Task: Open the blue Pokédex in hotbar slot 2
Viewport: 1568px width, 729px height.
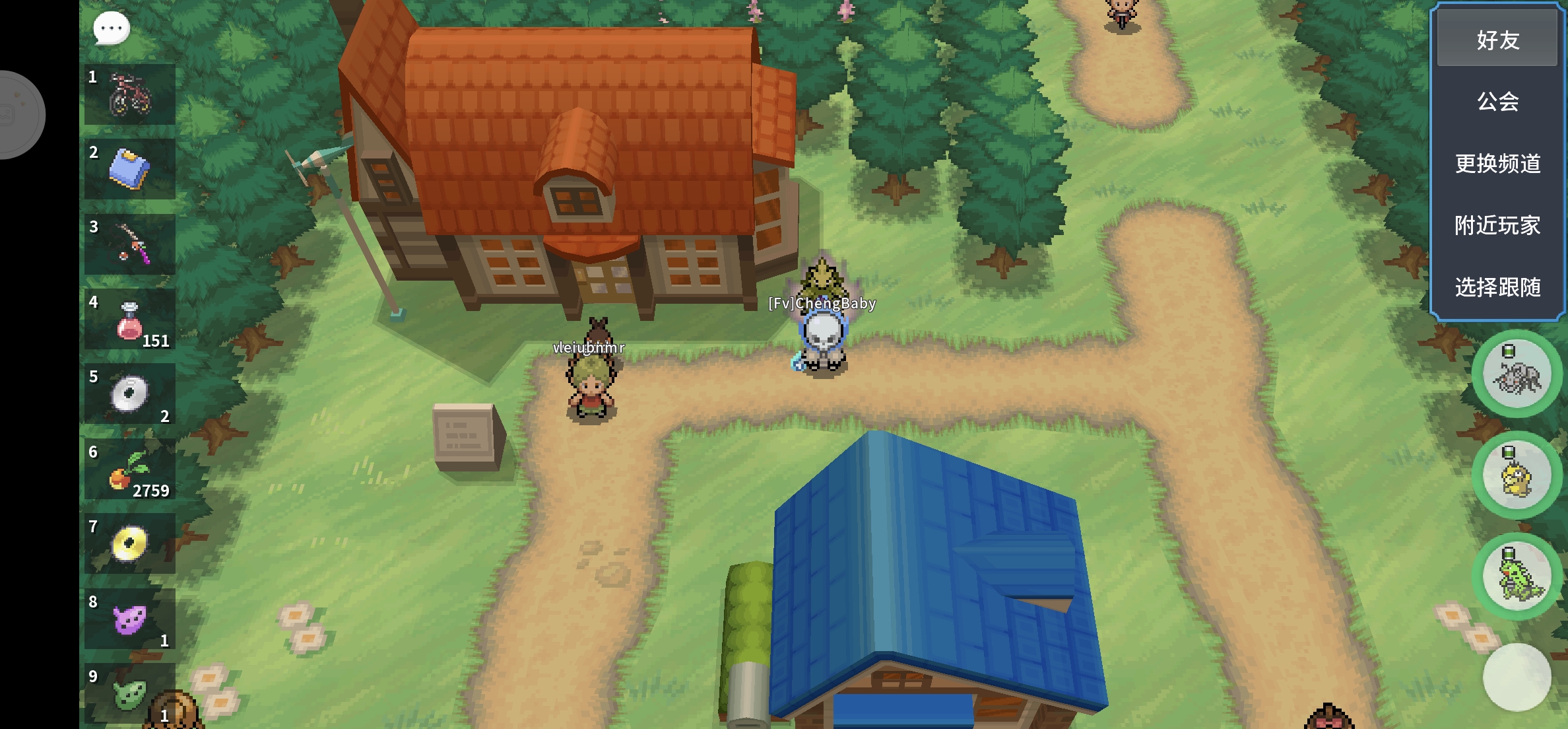Action: 129,168
